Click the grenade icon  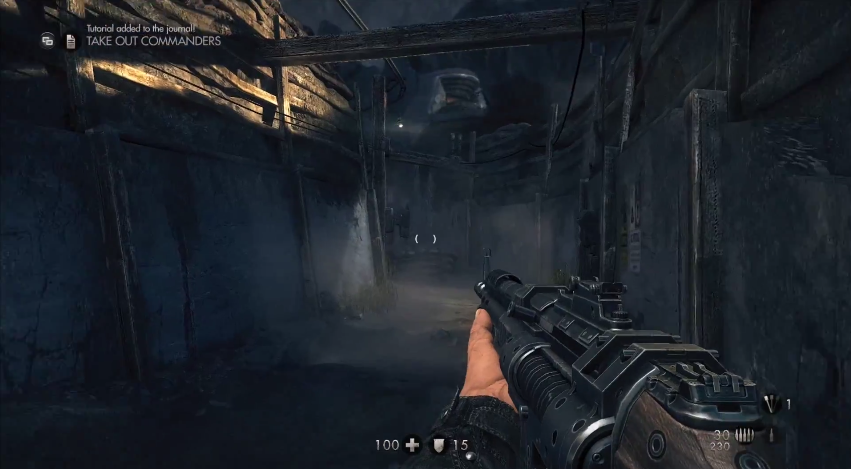770,404
